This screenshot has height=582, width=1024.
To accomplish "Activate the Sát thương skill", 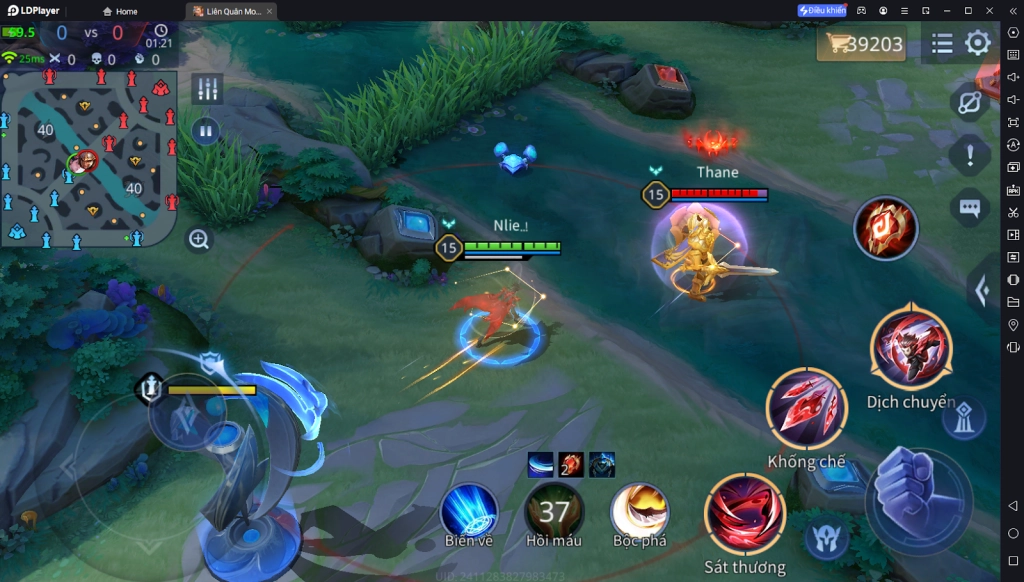I will [745, 514].
